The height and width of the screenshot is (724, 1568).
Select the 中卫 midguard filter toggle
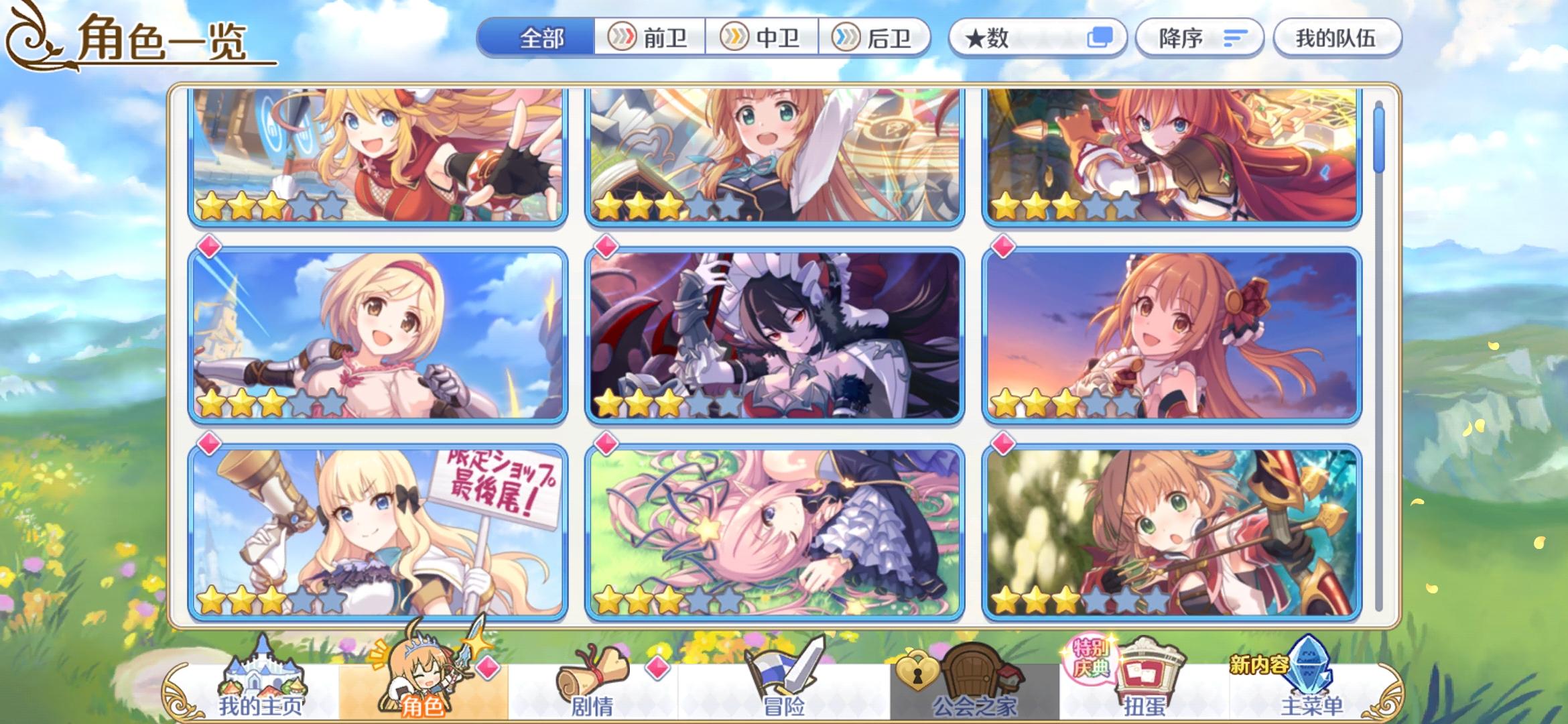click(764, 38)
